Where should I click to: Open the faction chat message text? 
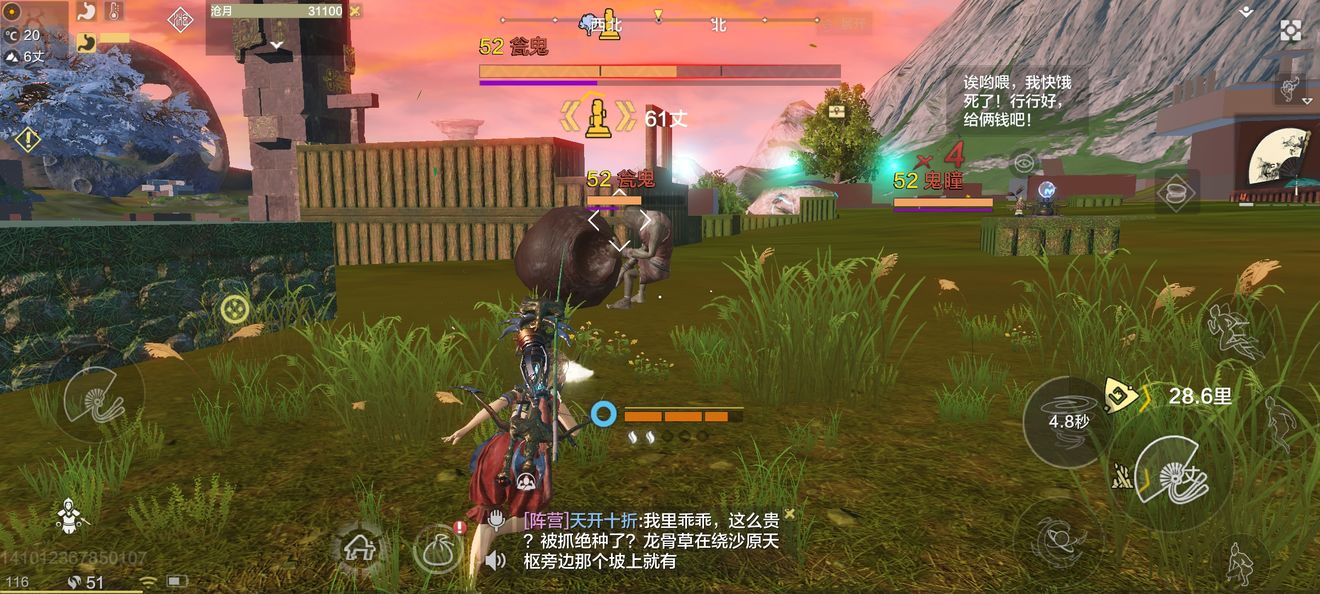point(650,541)
